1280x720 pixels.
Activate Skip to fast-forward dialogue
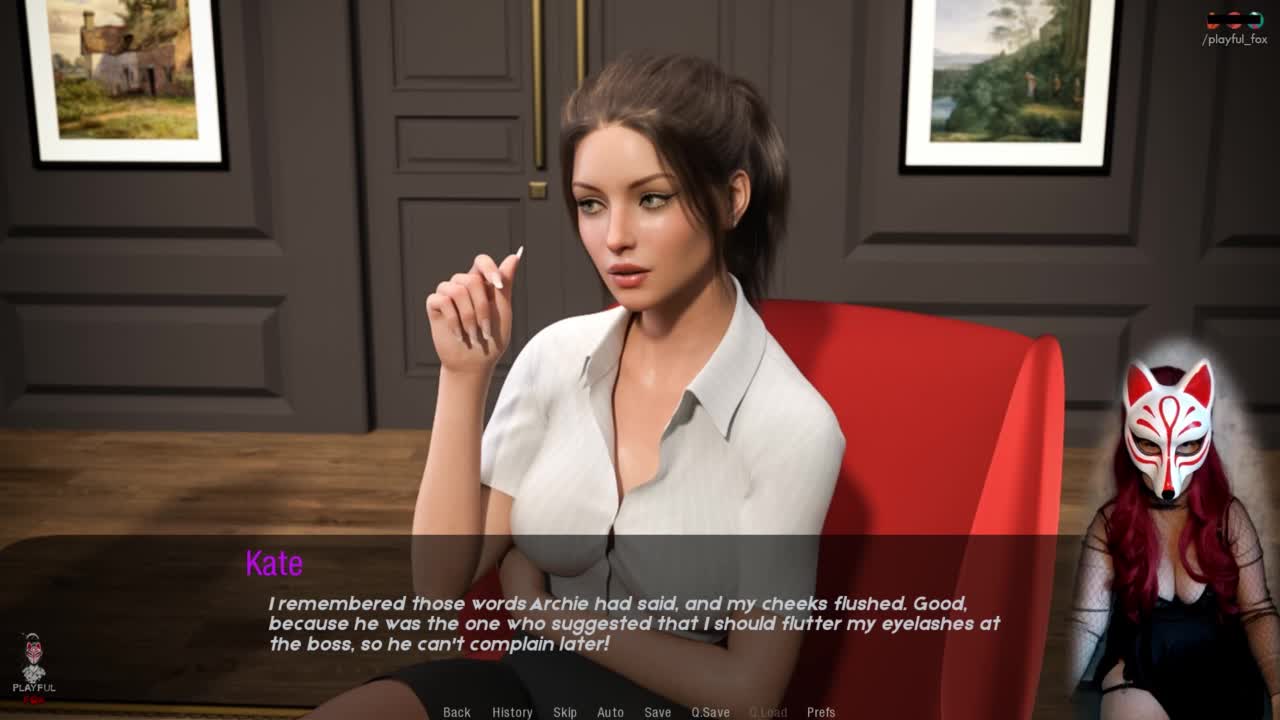tap(565, 712)
